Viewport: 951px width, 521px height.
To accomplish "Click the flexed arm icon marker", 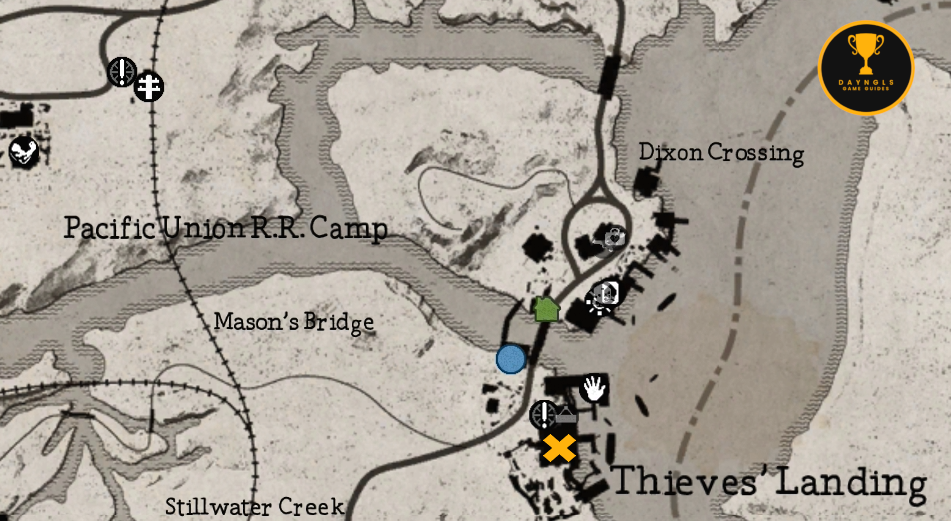I will (23, 152).
